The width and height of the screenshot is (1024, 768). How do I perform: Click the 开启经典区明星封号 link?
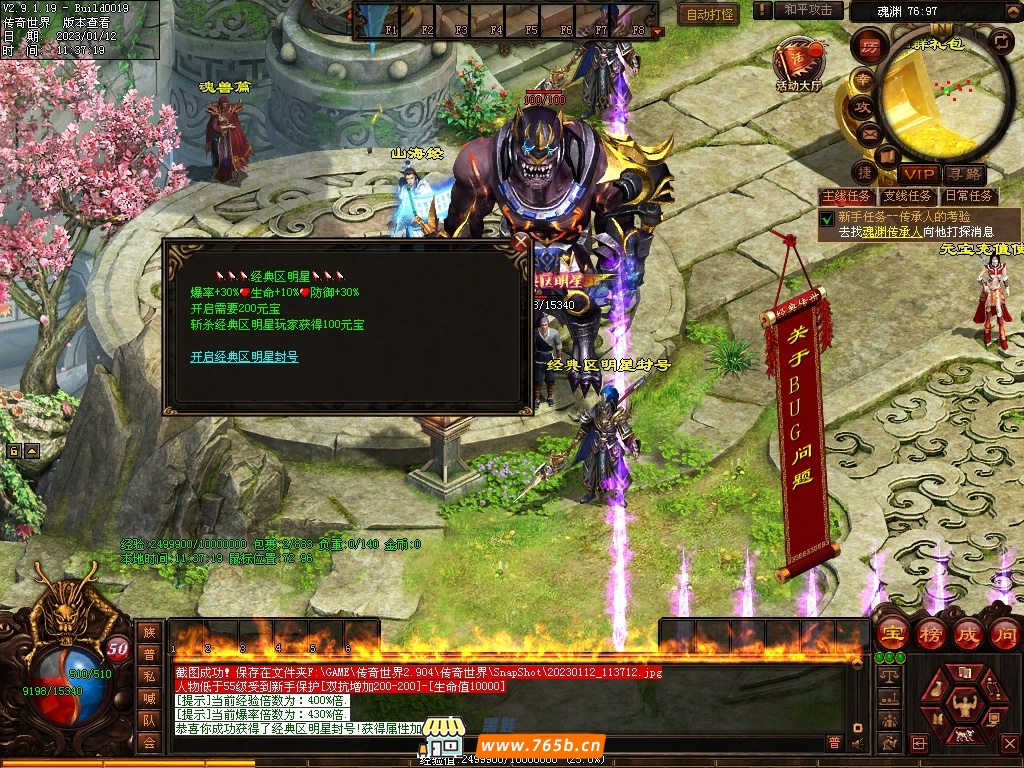pyautogui.click(x=244, y=357)
